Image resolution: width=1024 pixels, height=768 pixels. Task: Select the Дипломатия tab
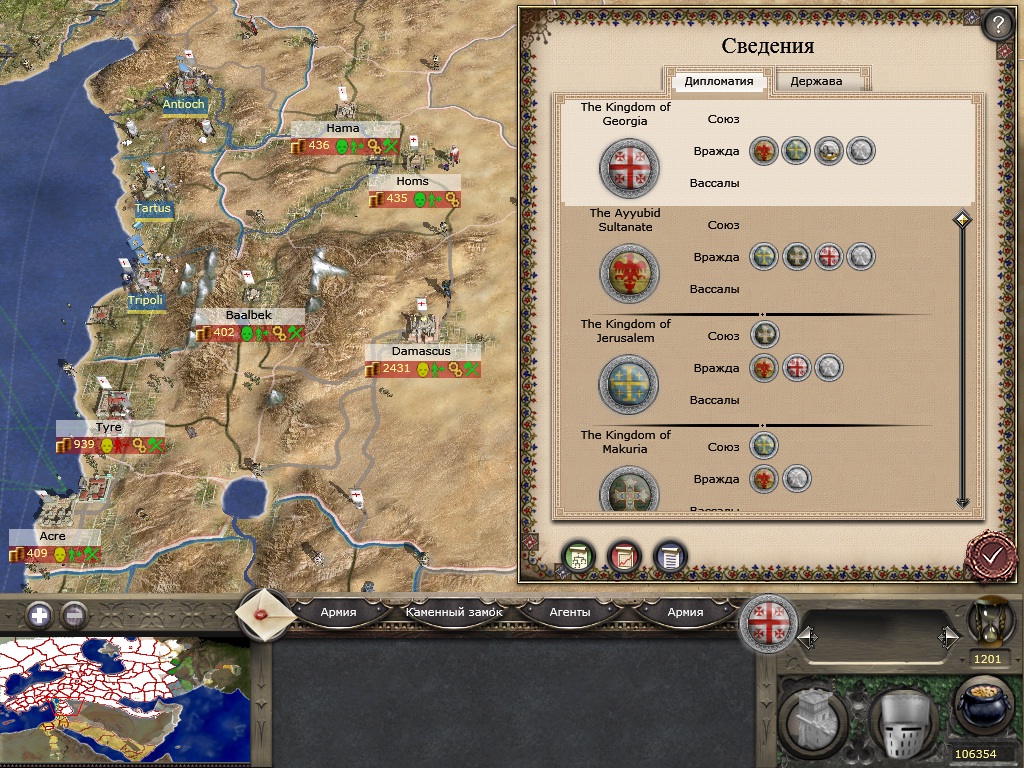pyautogui.click(x=719, y=81)
